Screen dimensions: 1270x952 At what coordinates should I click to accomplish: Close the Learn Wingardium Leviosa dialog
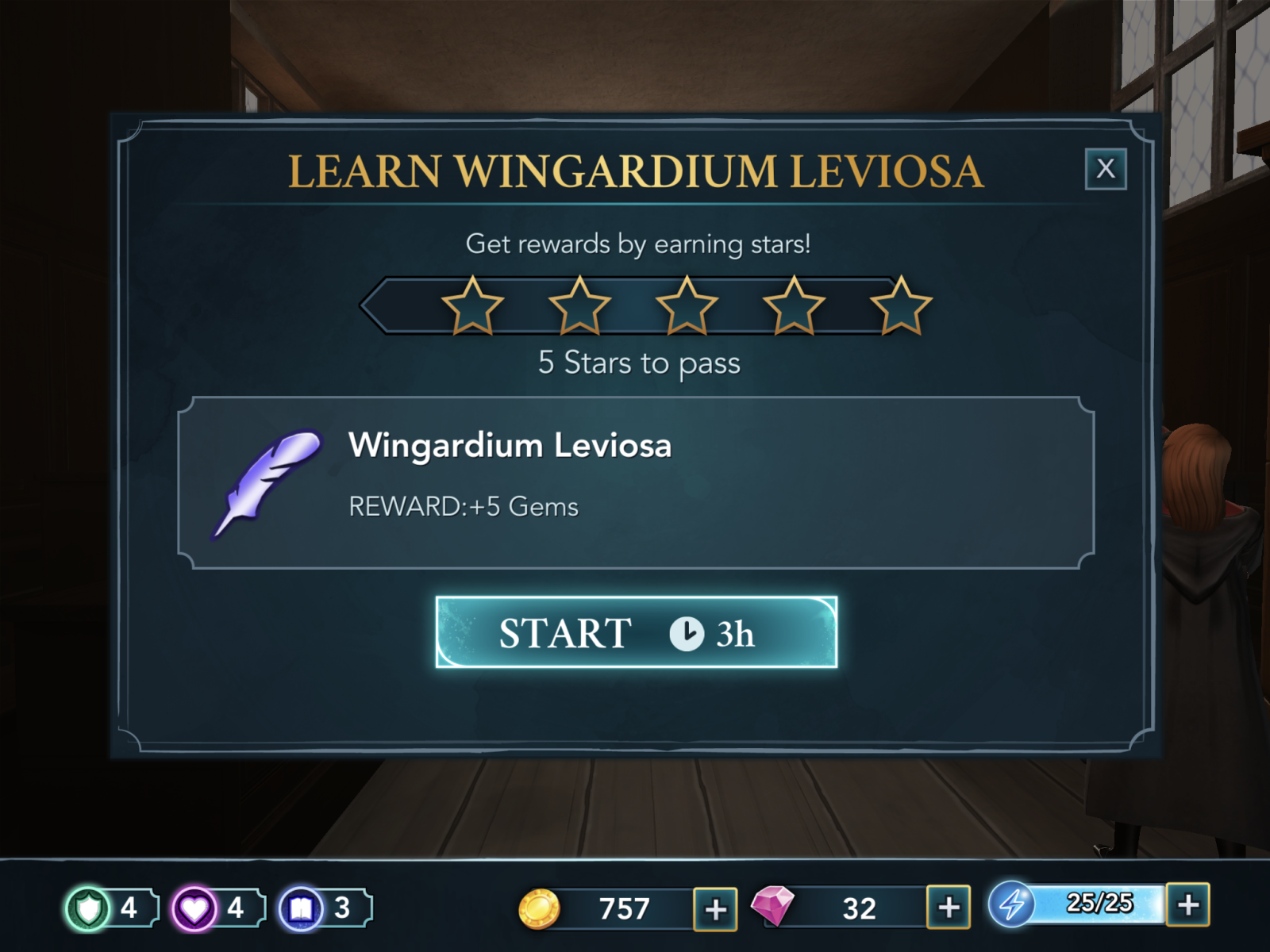click(x=1105, y=168)
